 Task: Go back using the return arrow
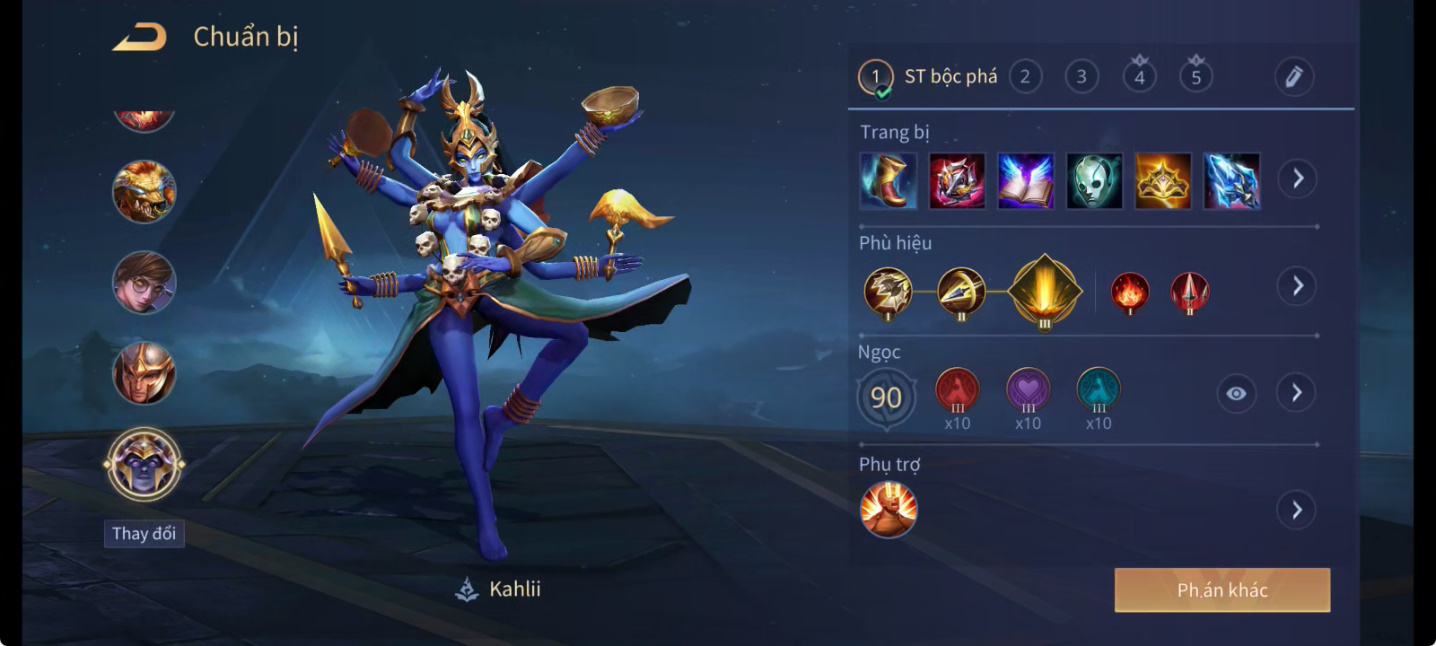140,38
